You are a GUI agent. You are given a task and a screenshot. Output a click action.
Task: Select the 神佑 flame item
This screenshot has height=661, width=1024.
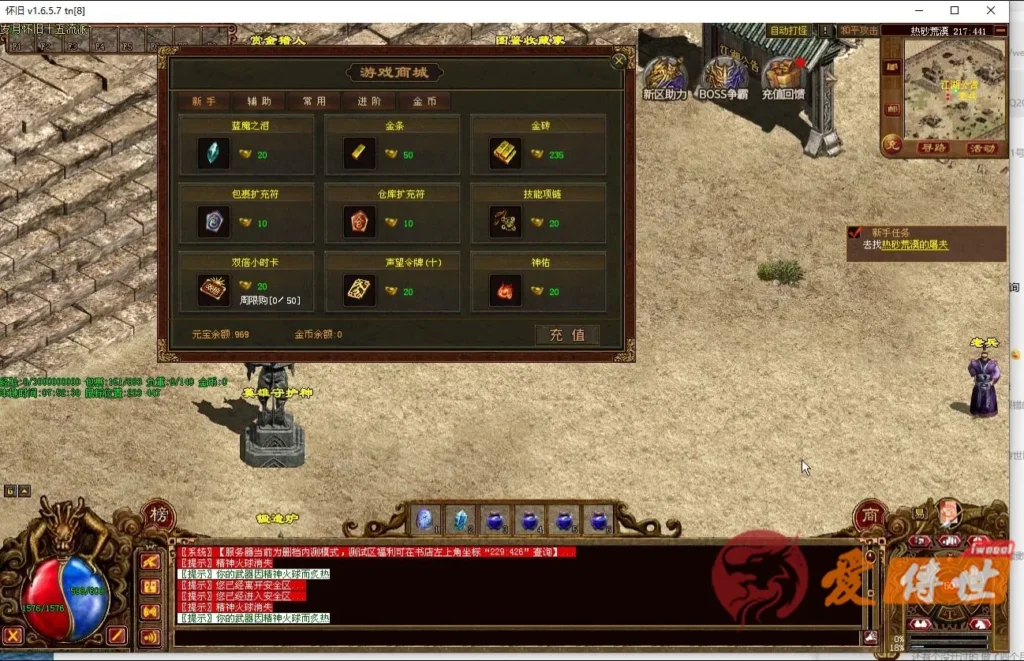pos(506,290)
